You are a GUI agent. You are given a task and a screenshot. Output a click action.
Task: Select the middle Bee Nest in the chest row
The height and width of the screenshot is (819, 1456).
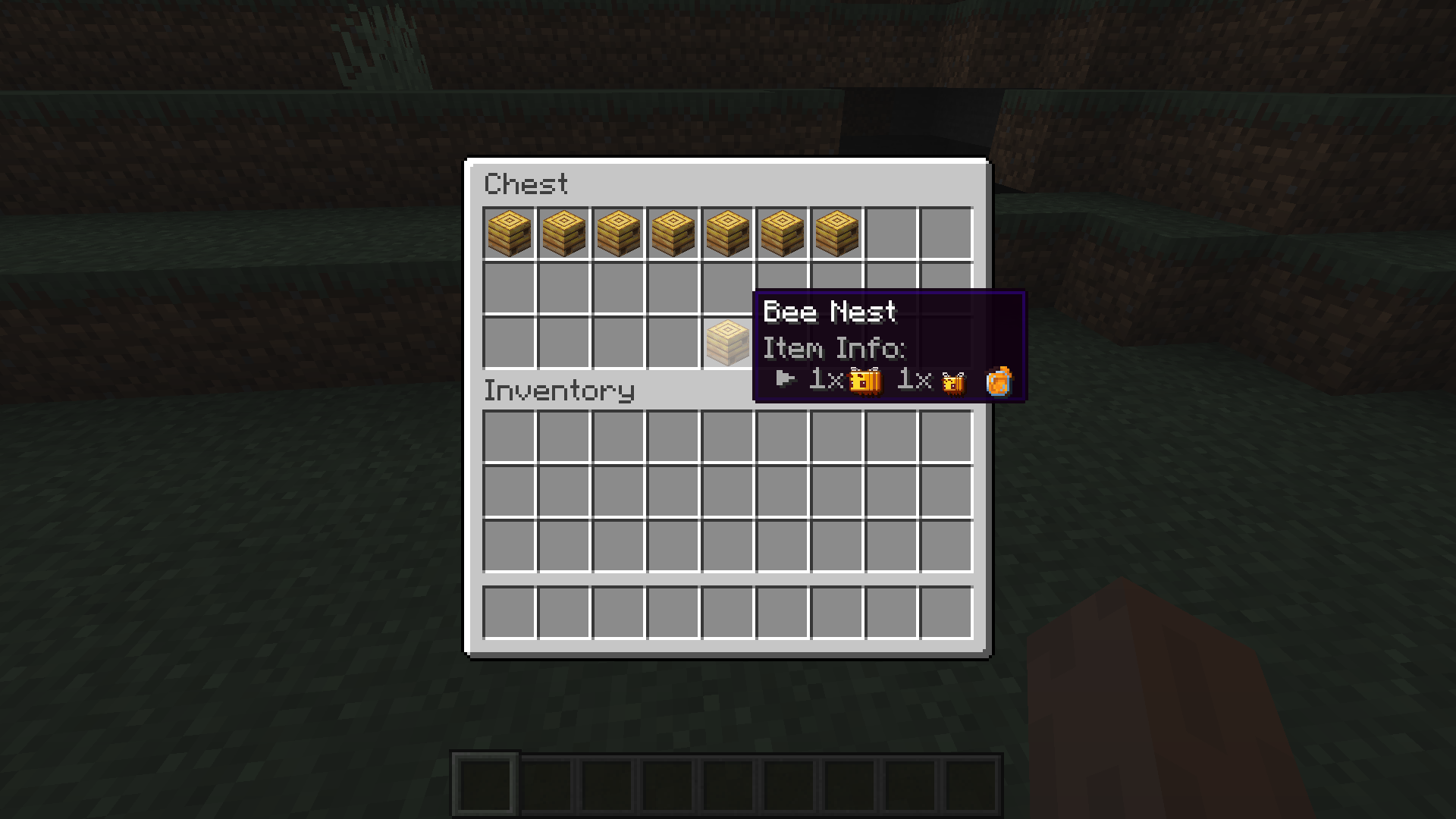(x=673, y=234)
